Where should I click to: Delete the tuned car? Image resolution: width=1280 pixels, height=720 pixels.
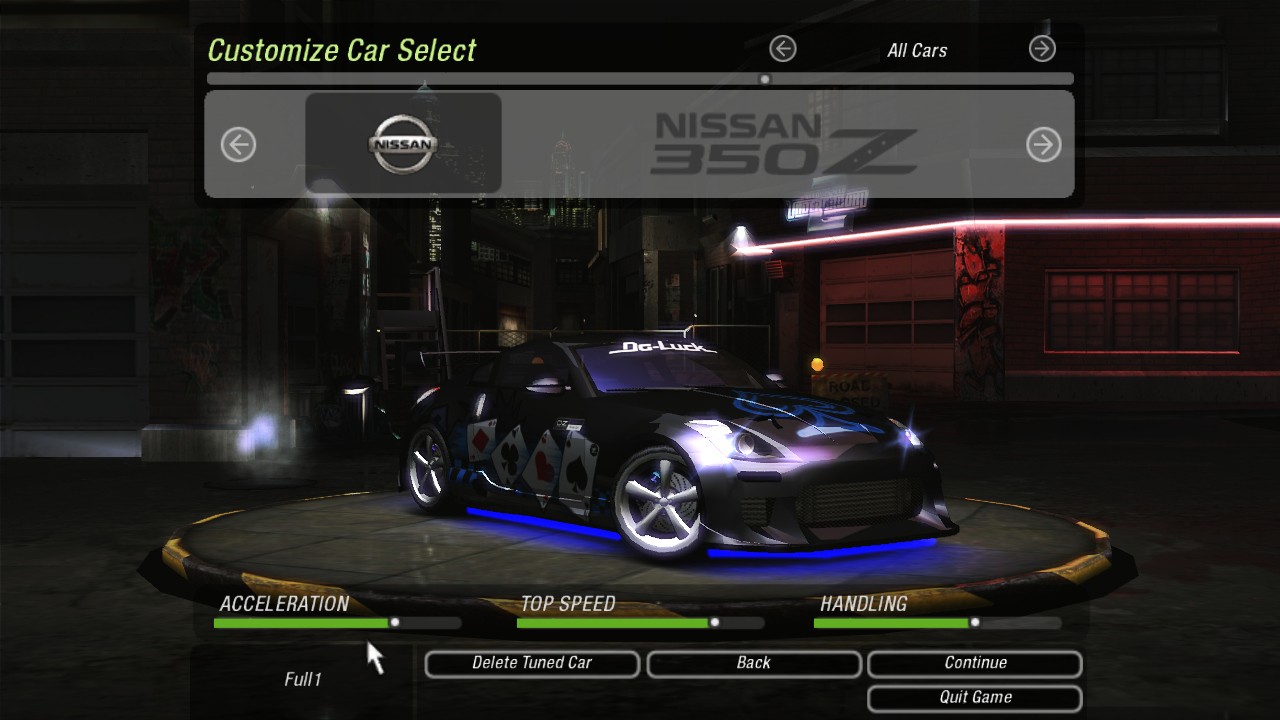coord(532,663)
